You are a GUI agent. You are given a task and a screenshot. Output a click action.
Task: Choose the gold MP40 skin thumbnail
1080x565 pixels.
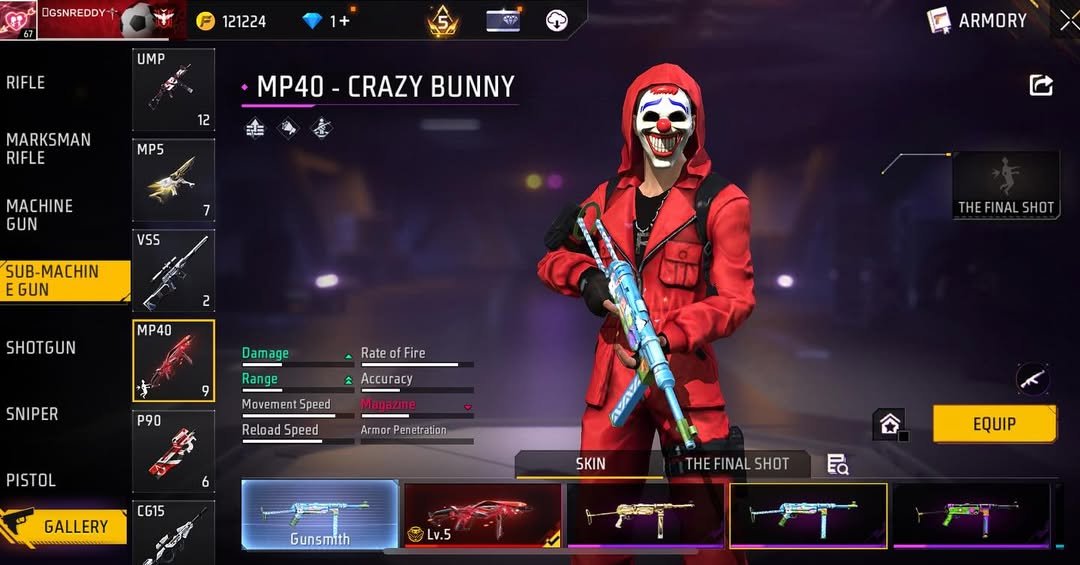(645, 514)
